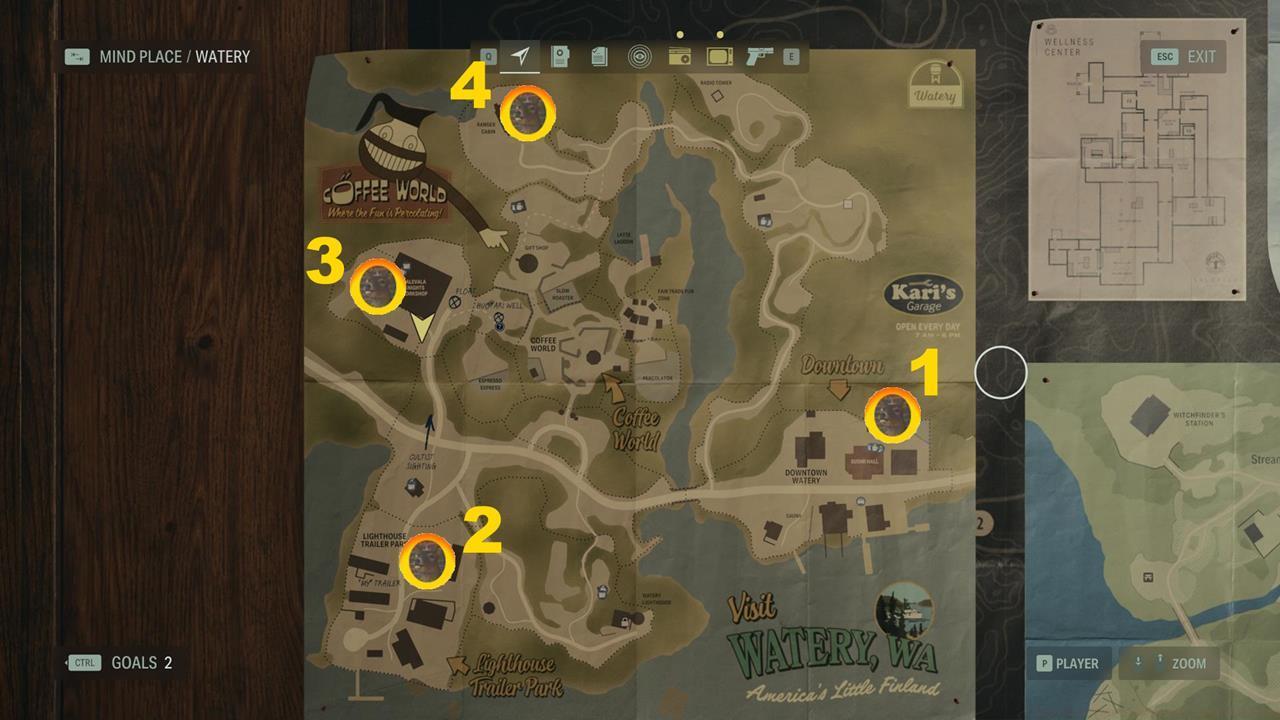This screenshot has width=1280, height=720.
Task: Open the manuscript pages checklist icon
Action: 598,58
